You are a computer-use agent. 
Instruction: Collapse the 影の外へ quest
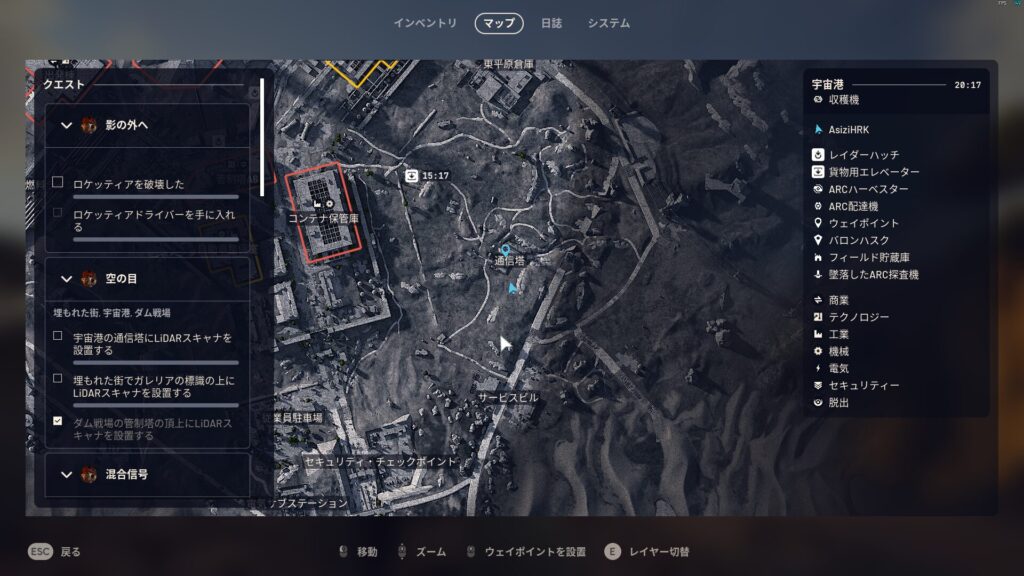(67, 125)
